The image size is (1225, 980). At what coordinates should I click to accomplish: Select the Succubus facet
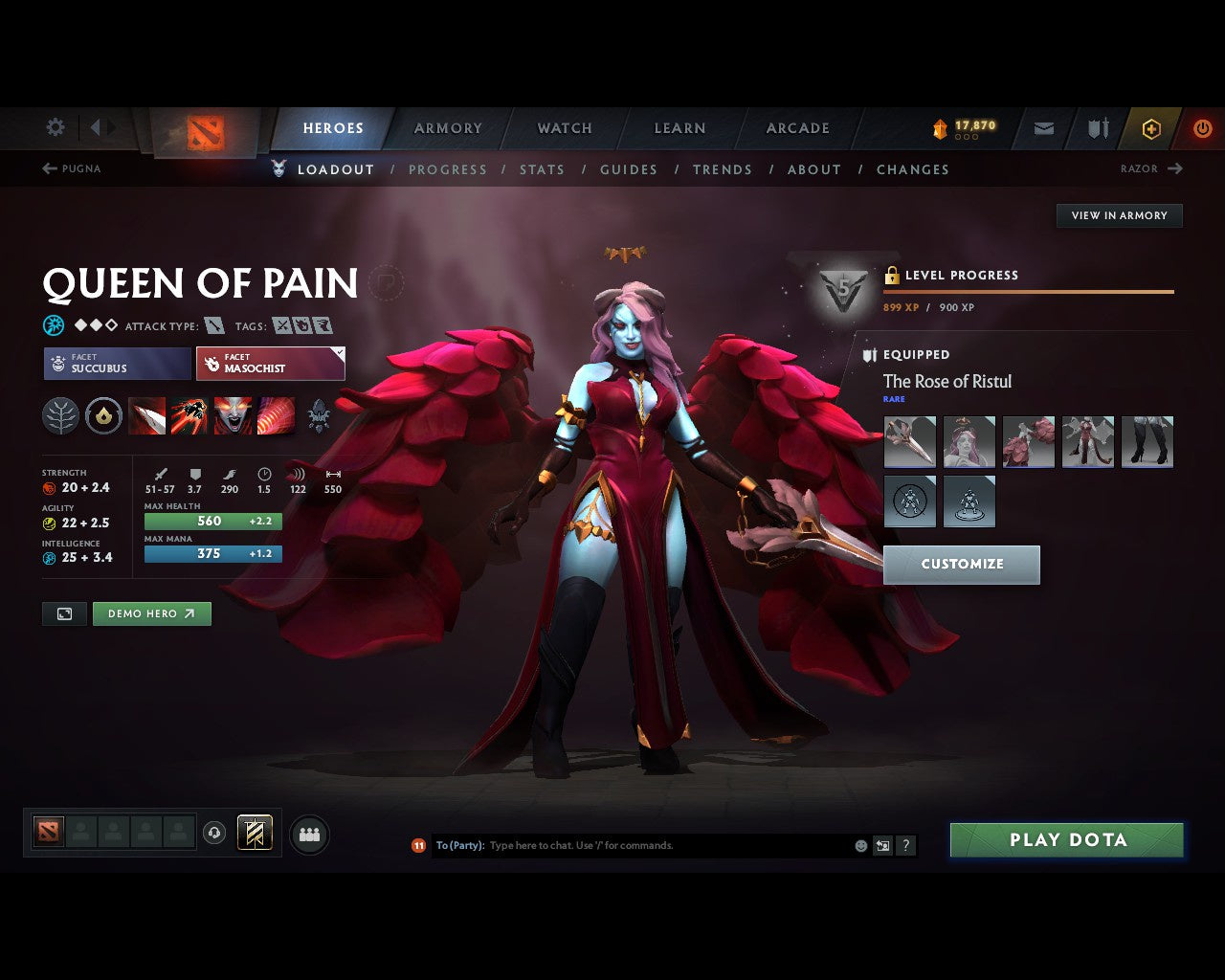(x=116, y=364)
